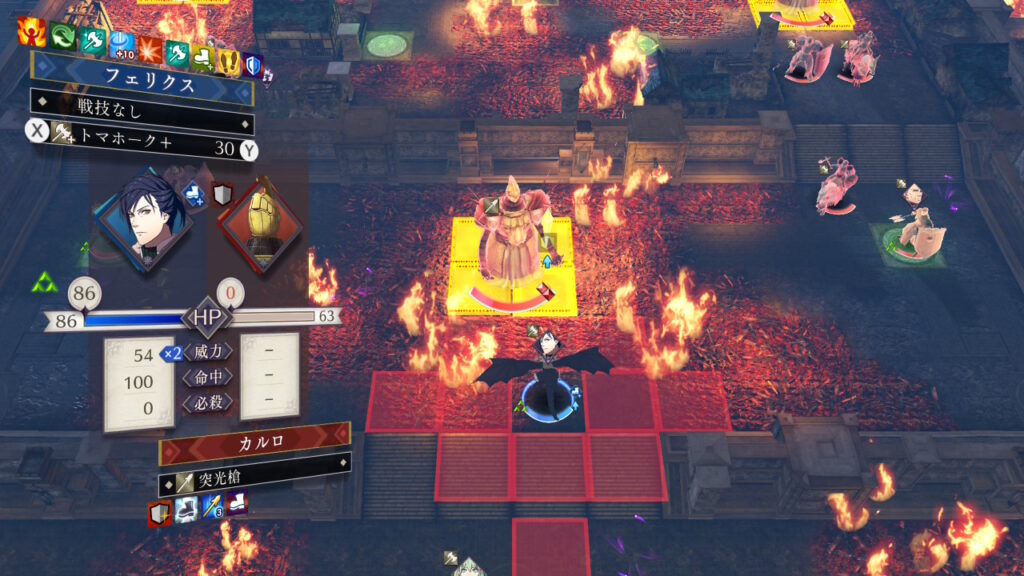Inspect the enemy's red shield skill icon
Screen dimensions: 1024x576
pyautogui.click(x=159, y=513)
